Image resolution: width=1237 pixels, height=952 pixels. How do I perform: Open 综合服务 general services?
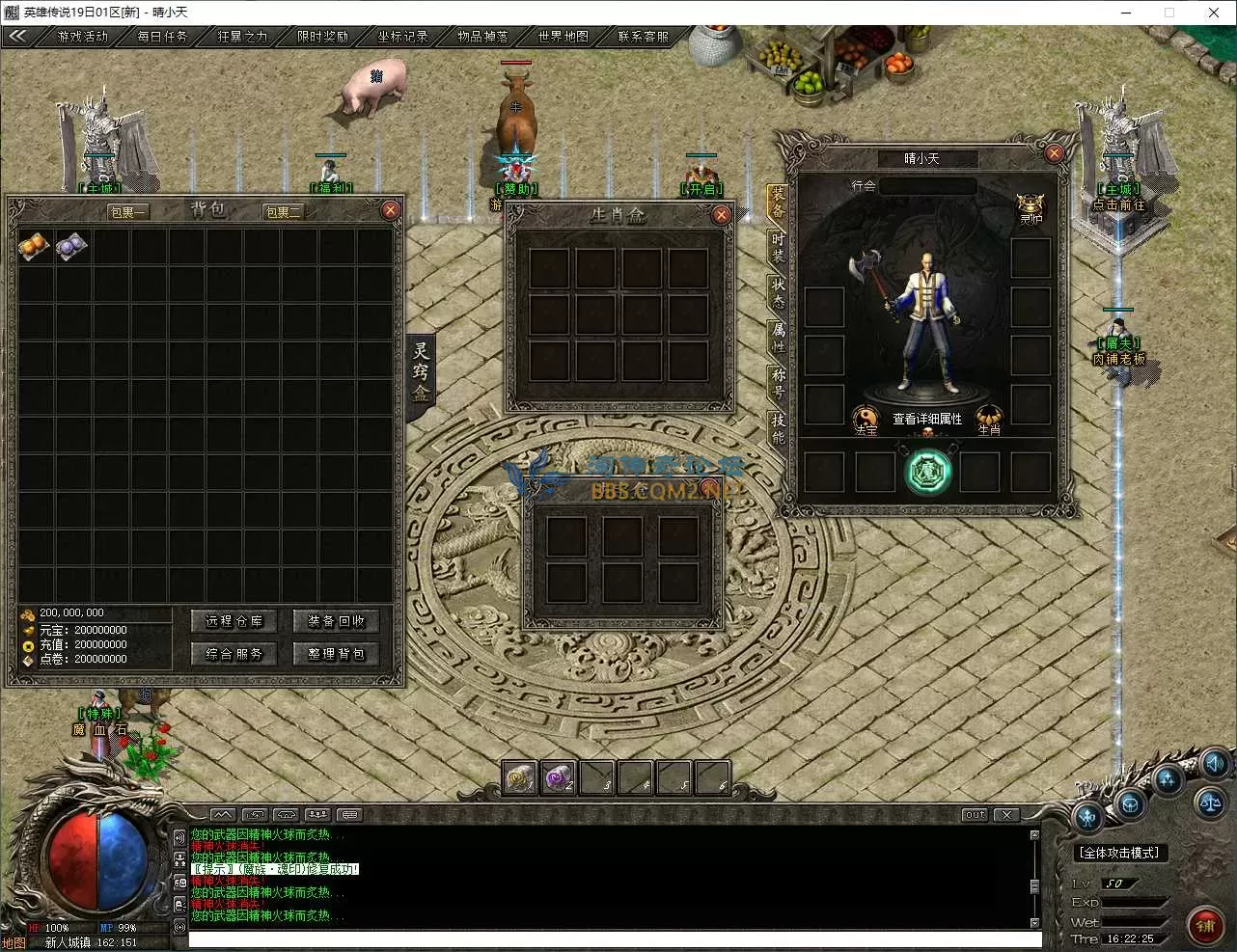click(234, 654)
